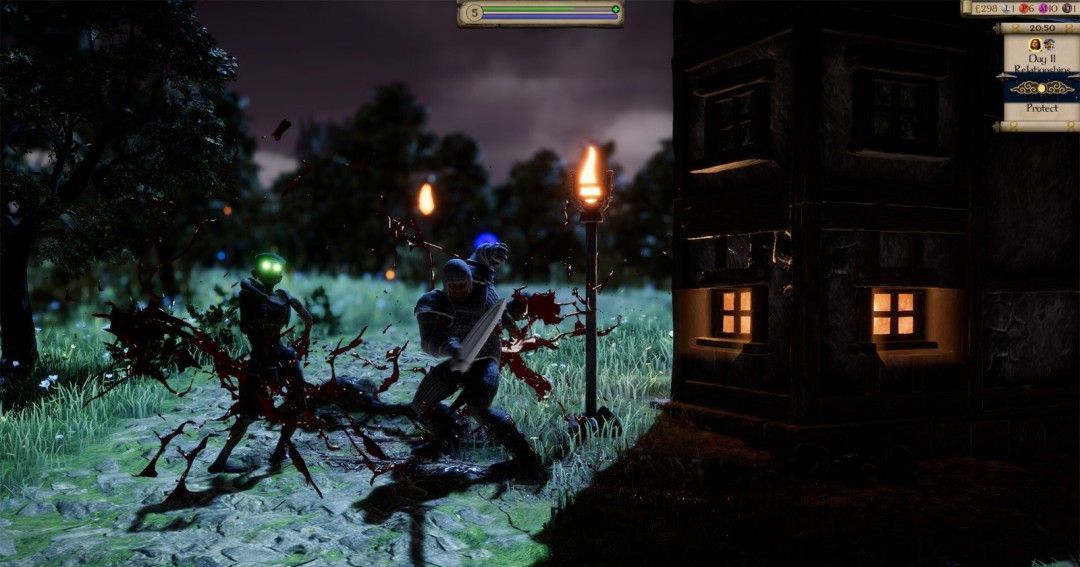The image size is (1080, 567).
Task: Select the long-haired character portrait on the scroll
Action: tap(1035, 45)
